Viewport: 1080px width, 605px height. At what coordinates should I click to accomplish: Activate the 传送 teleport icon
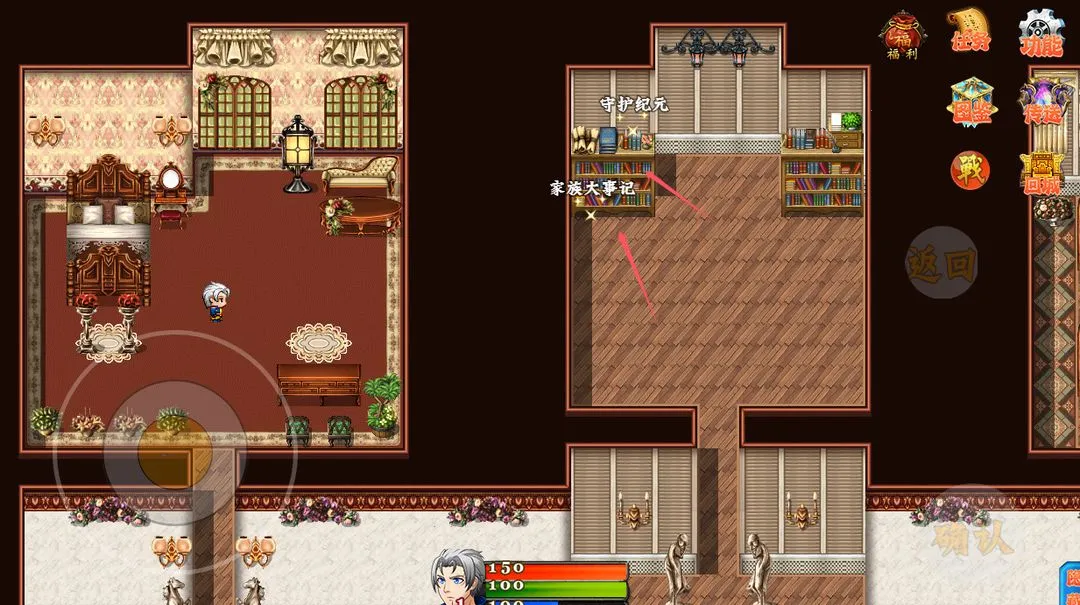point(1041,102)
